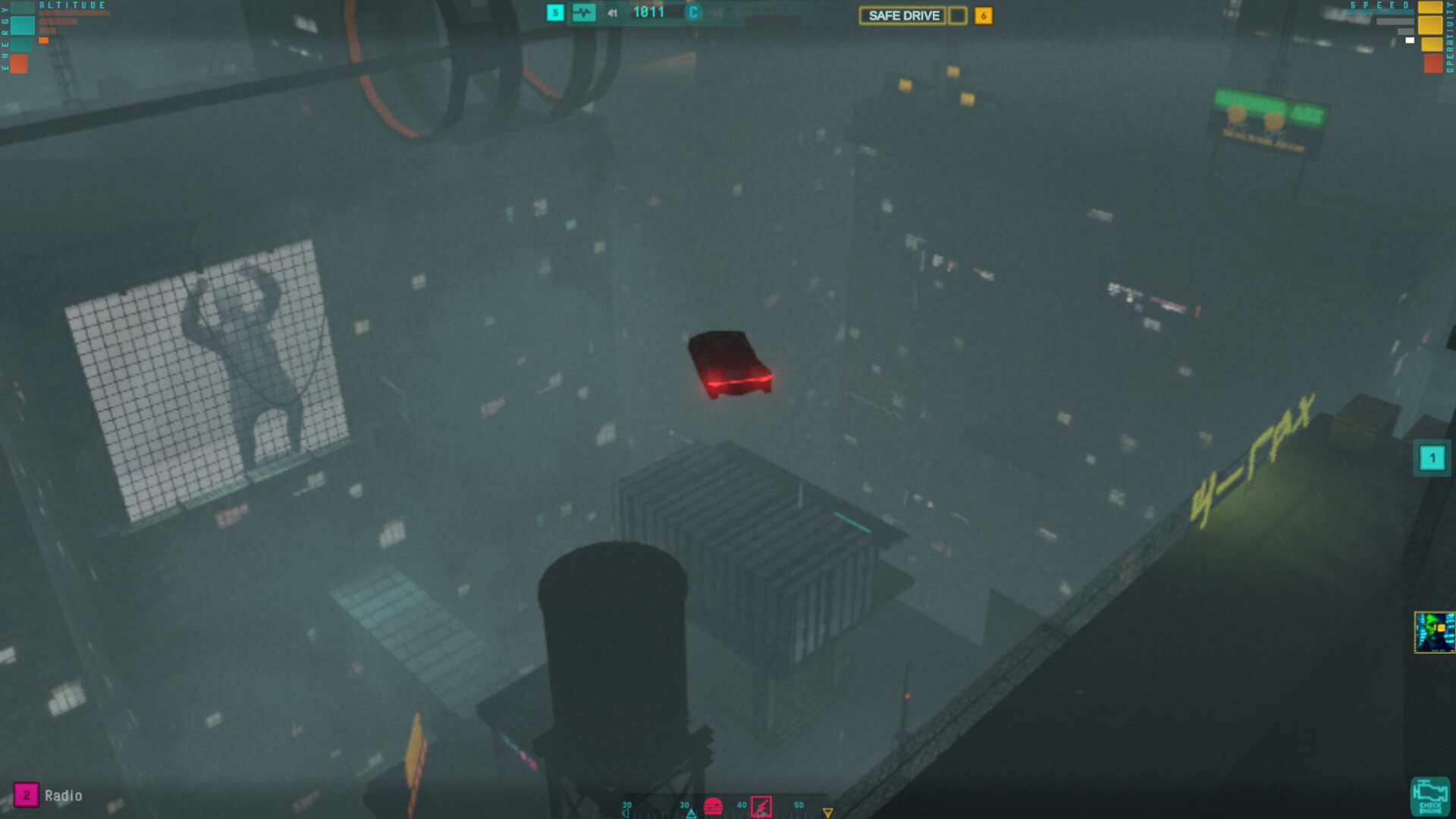Select the lightning bolt compass marker
This screenshot has height=819, width=1456.
(761, 806)
